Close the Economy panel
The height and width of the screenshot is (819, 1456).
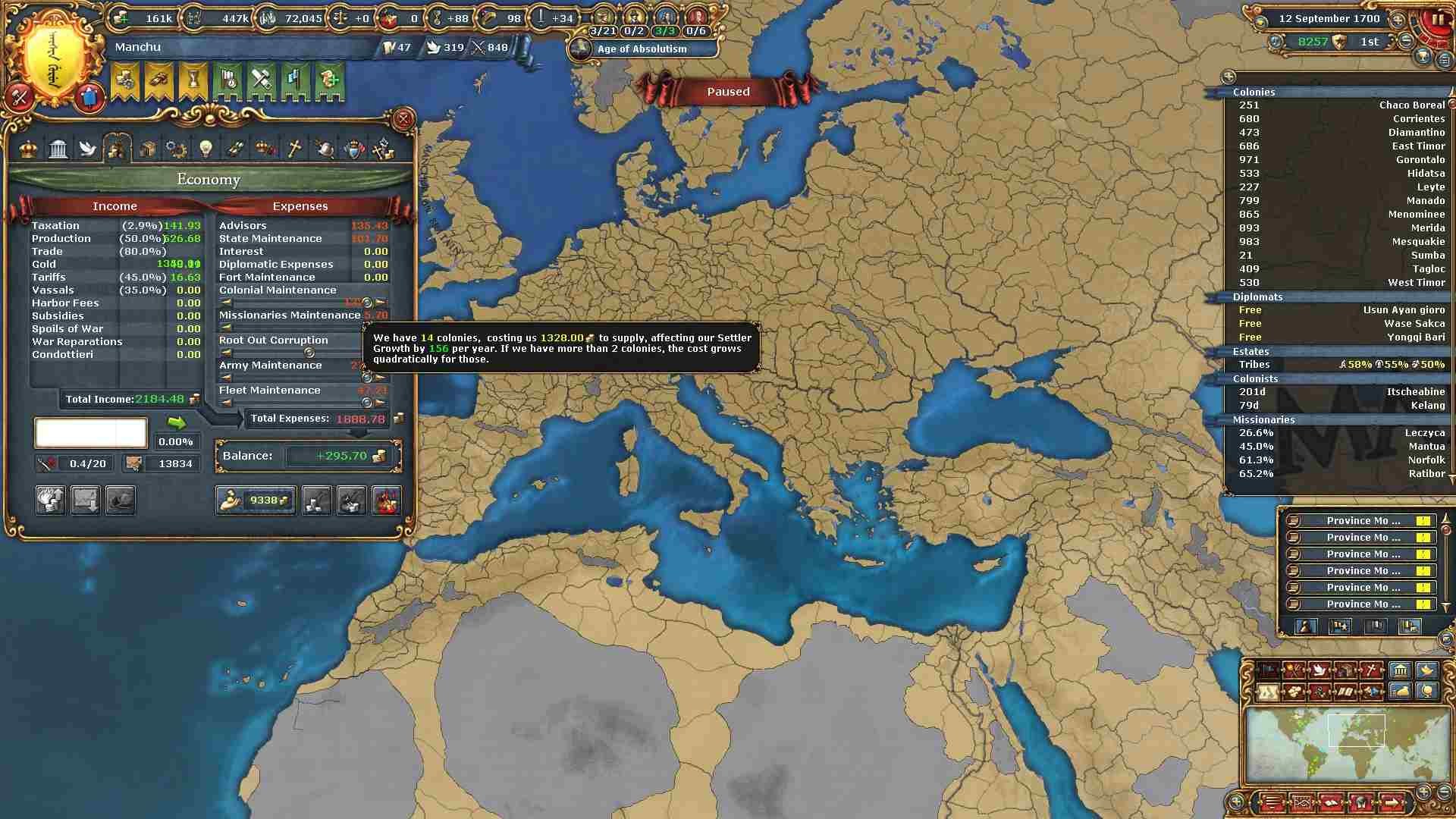pyautogui.click(x=403, y=119)
